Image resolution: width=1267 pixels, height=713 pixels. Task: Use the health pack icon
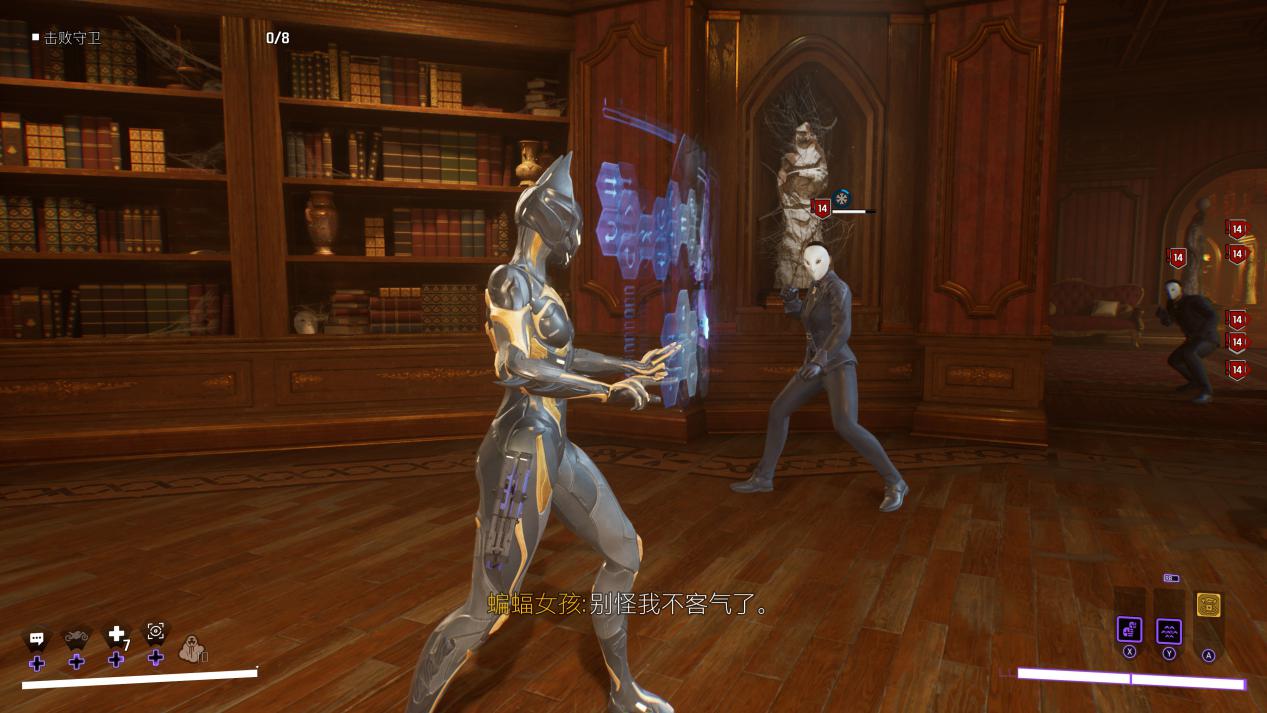tap(117, 635)
